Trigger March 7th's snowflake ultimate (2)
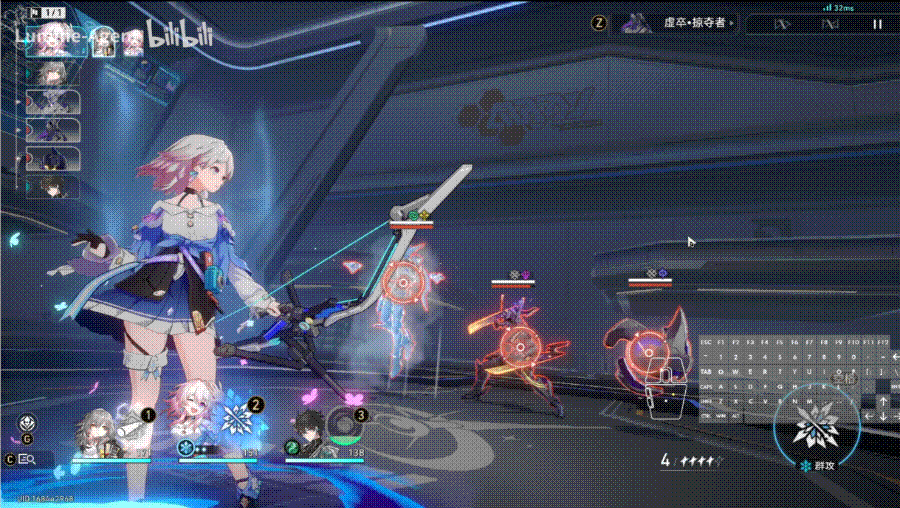 [x=238, y=412]
